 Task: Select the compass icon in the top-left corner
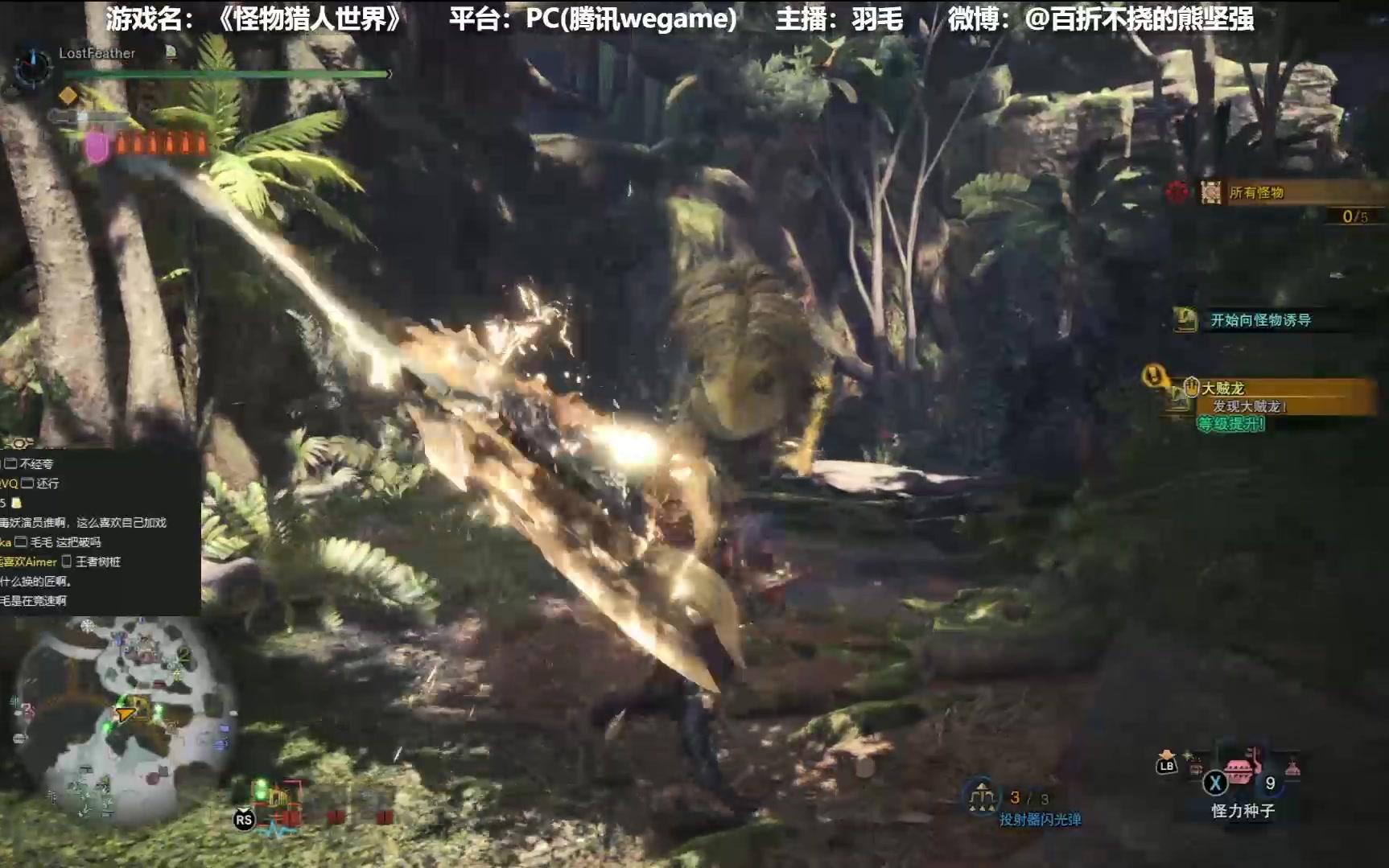(31, 69)
